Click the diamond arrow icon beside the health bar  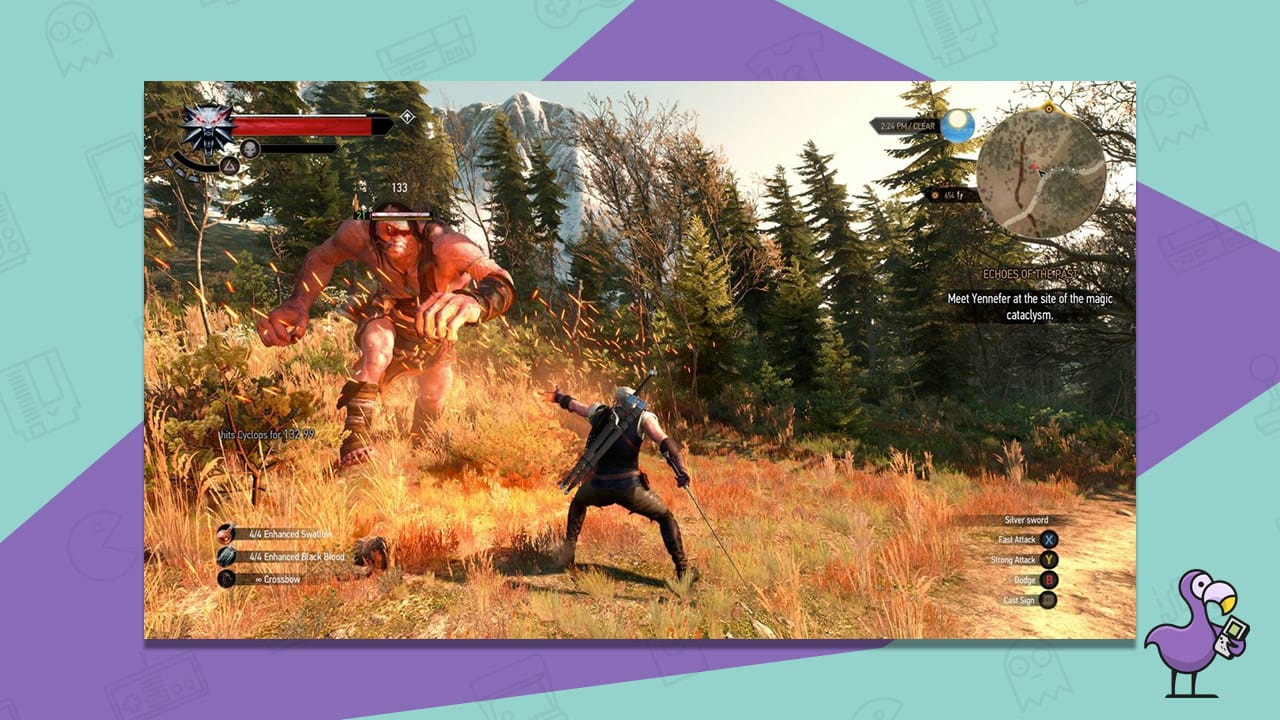tap(408, 116)
